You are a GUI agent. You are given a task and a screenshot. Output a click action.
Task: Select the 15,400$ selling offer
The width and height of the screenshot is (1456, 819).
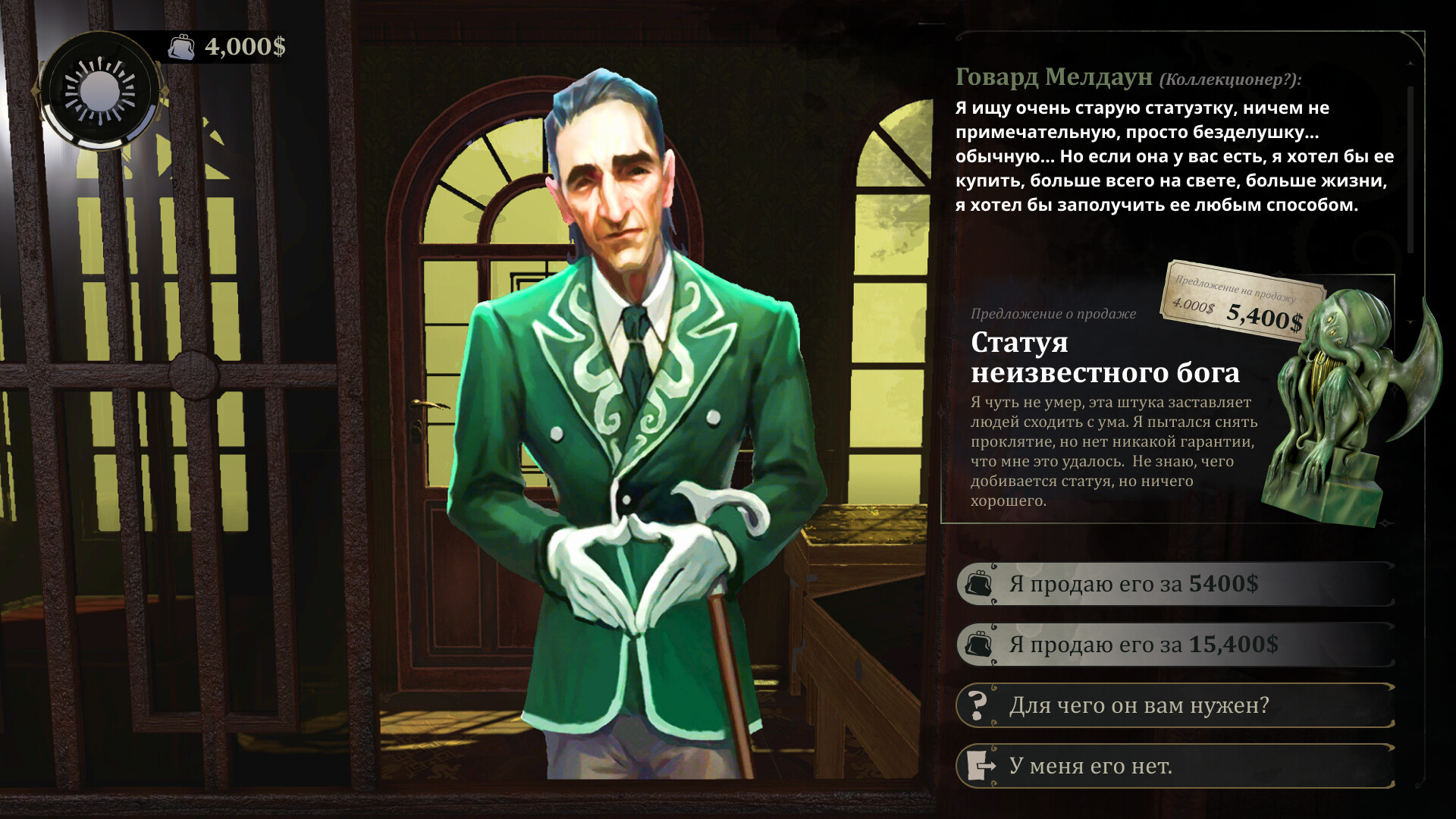click(x=1174, y=645)
